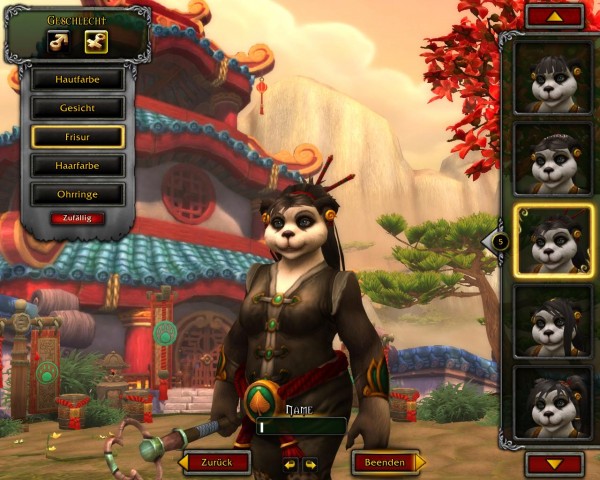
Task: Select the female gender symbol button
Action: click(96, 42)
